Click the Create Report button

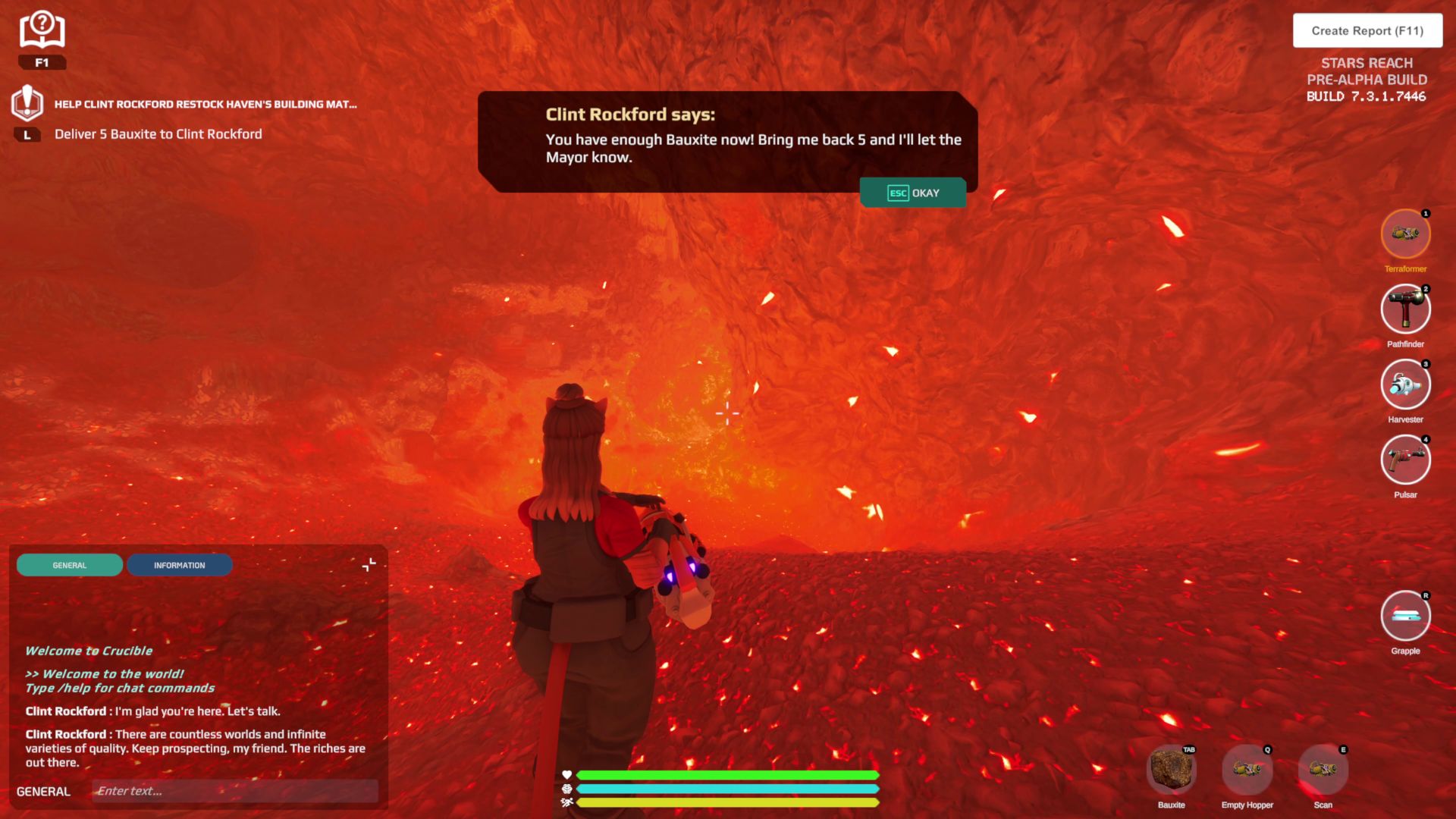1367,30
